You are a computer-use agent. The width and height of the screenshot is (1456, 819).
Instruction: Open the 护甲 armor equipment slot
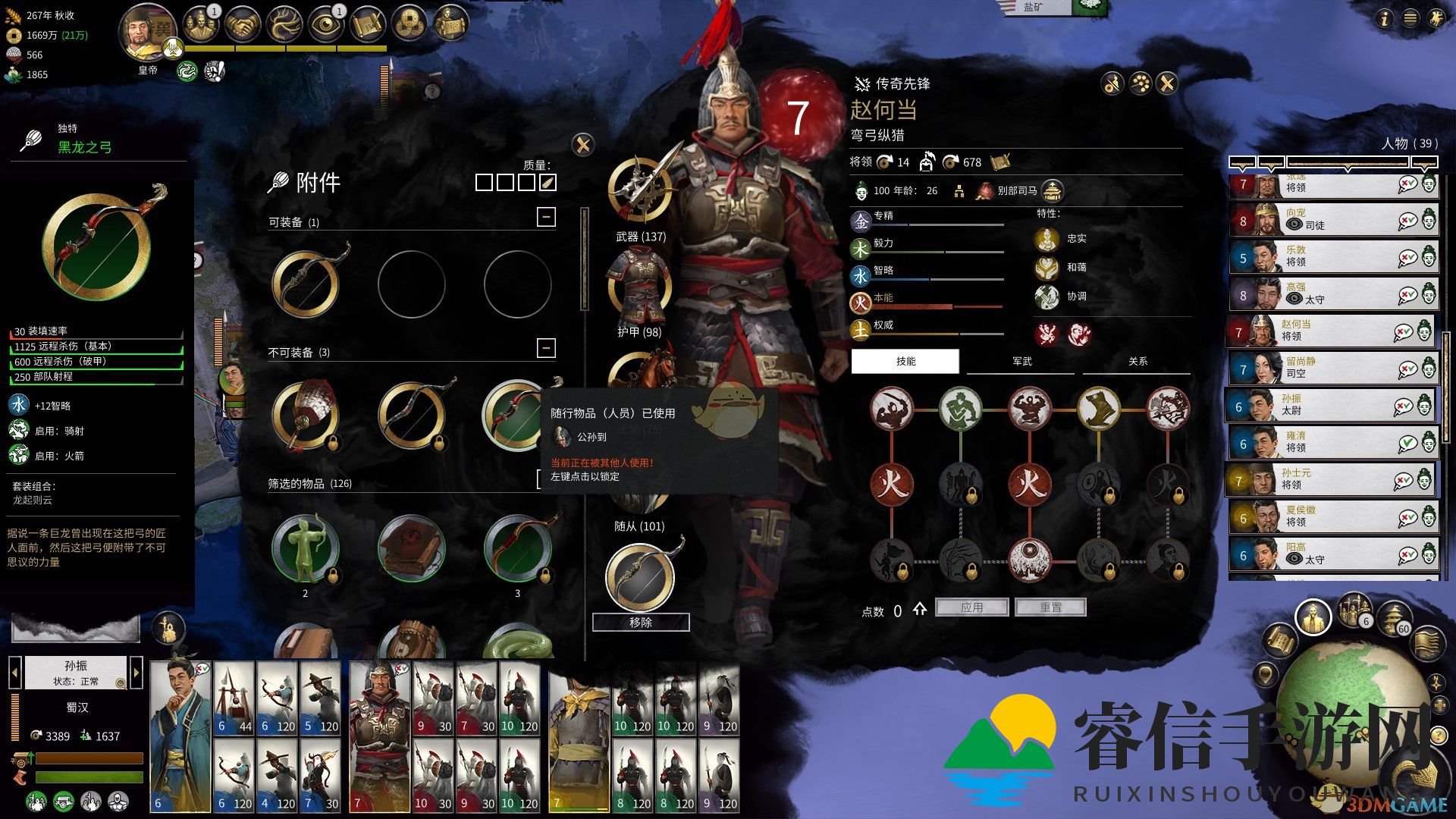[x=641, y=288]
